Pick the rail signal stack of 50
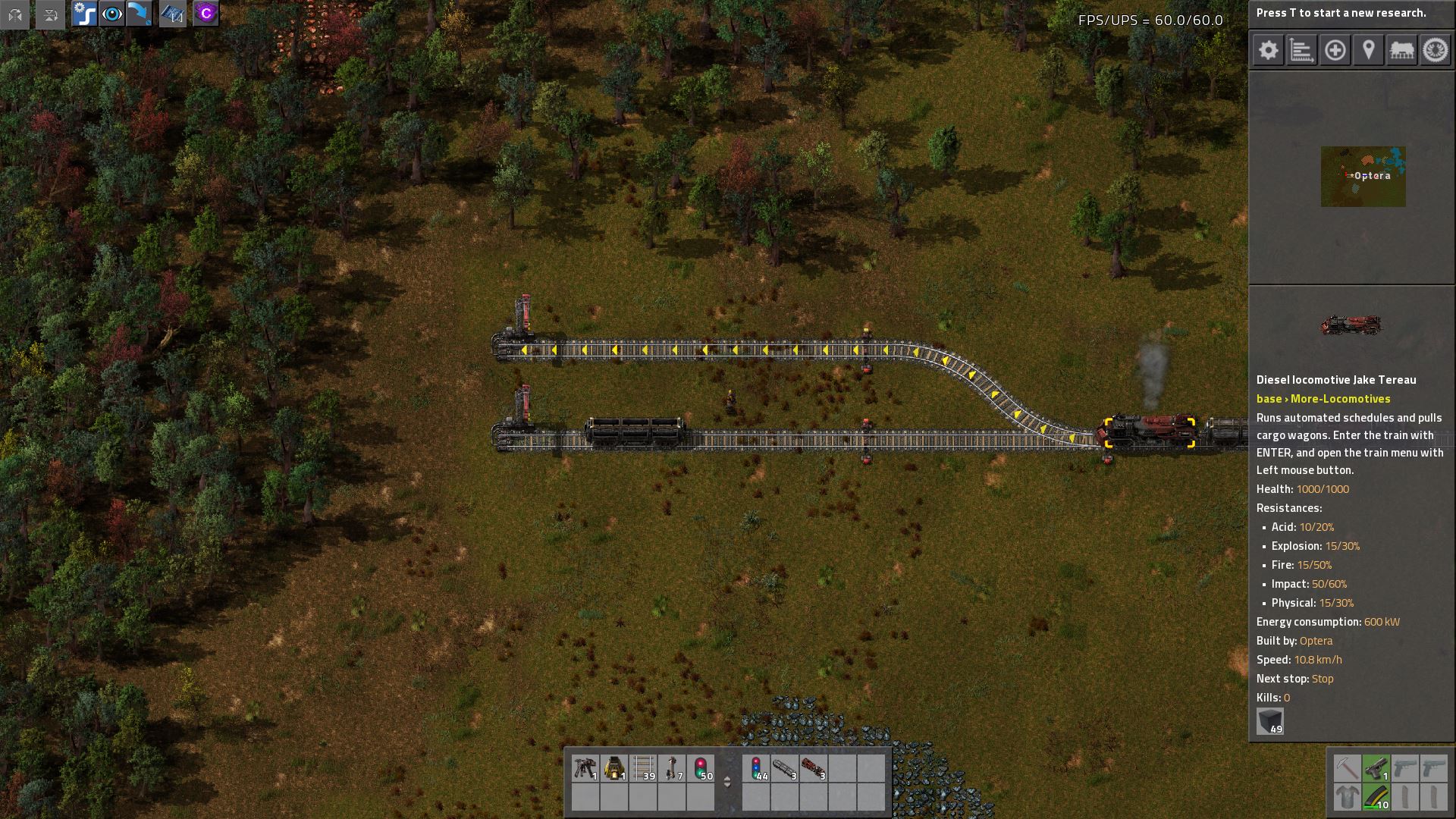The height and width of the screenshot is (819, 1456). point(701,769)
